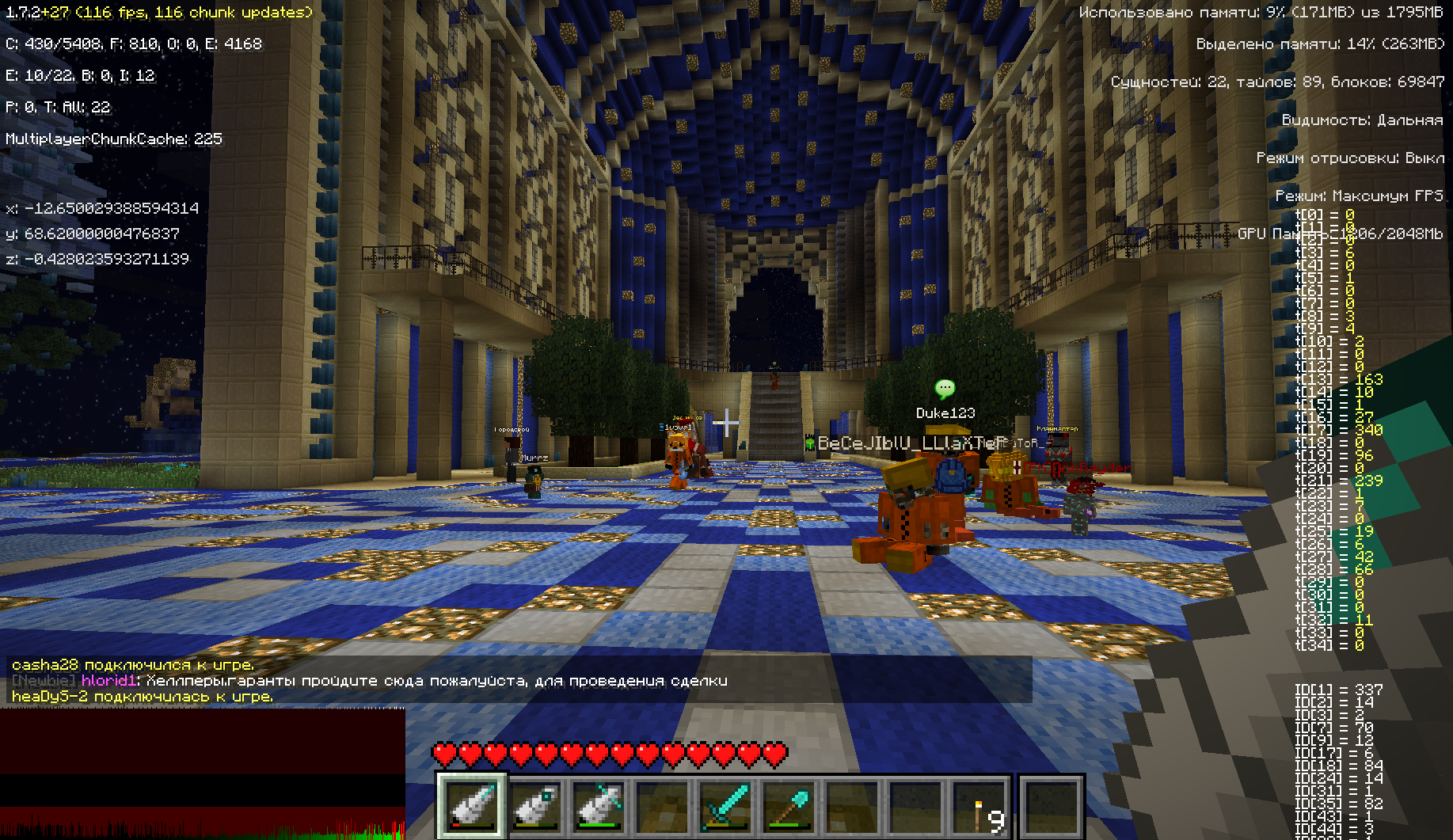Choose the diamond shovel in the hotbar
The height and width of the screenshot is (840, 1453).
click(789, 806)
